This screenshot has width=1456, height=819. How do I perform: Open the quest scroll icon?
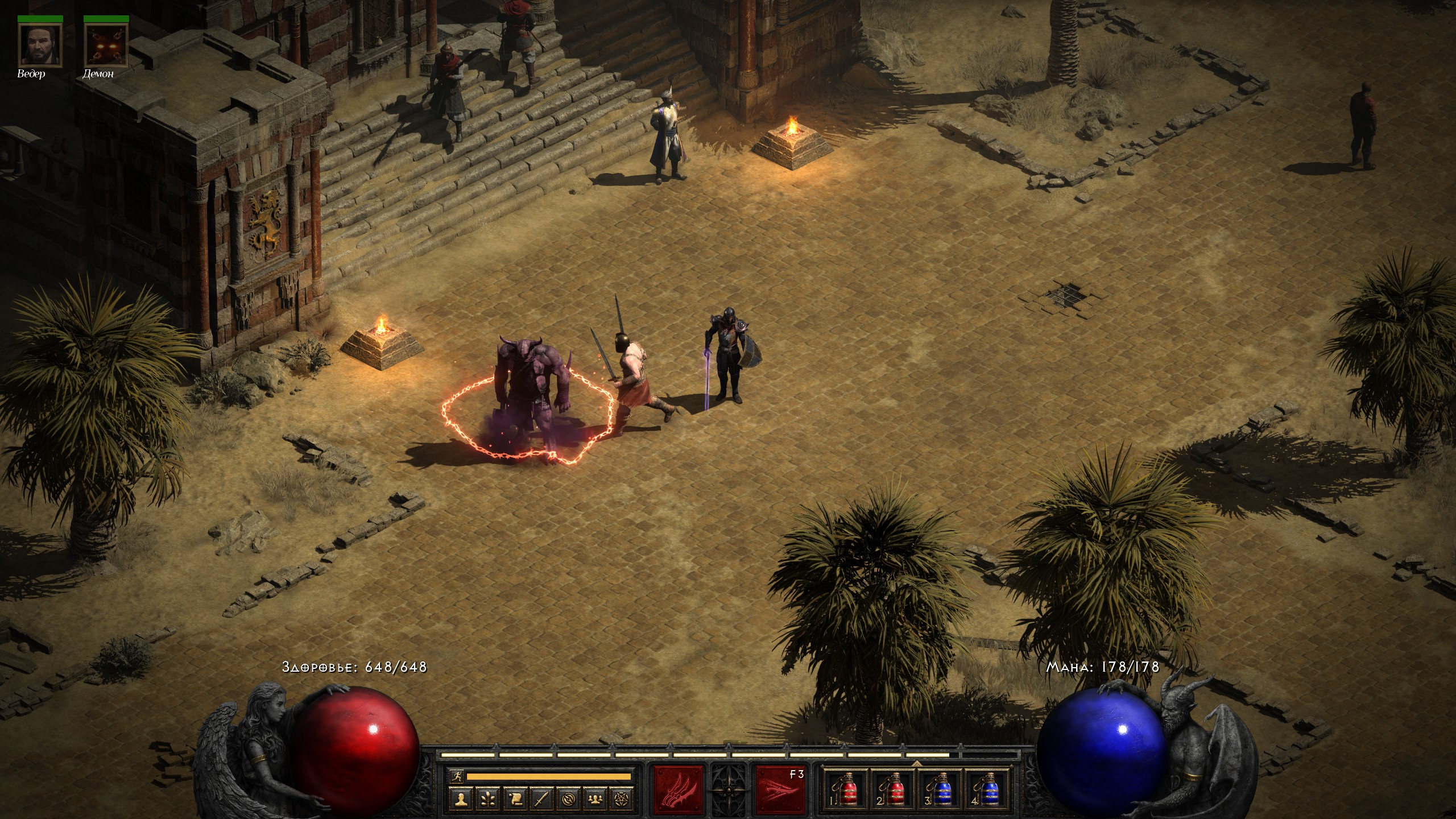point(515,799)
